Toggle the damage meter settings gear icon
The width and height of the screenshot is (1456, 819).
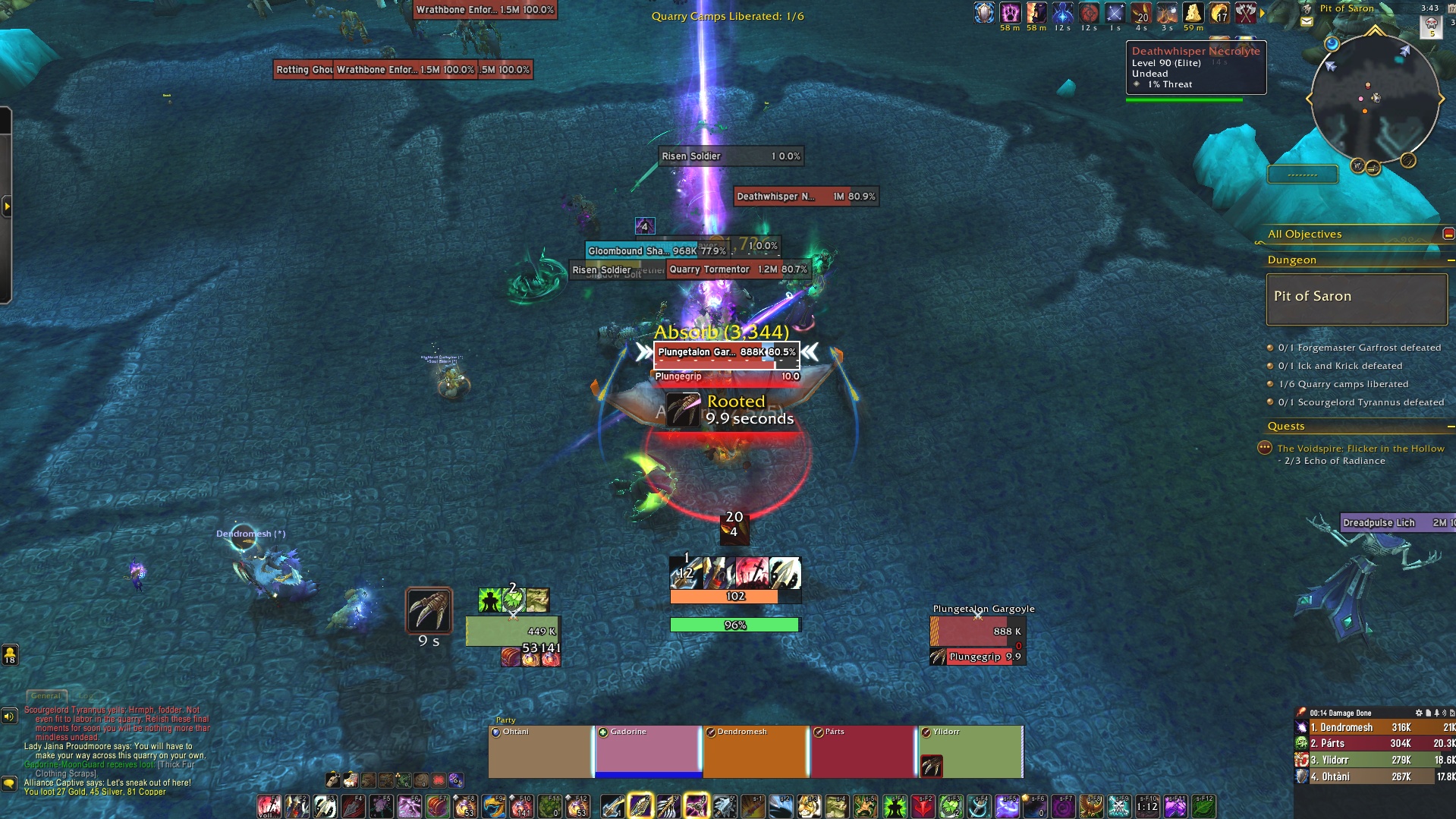1419,713
